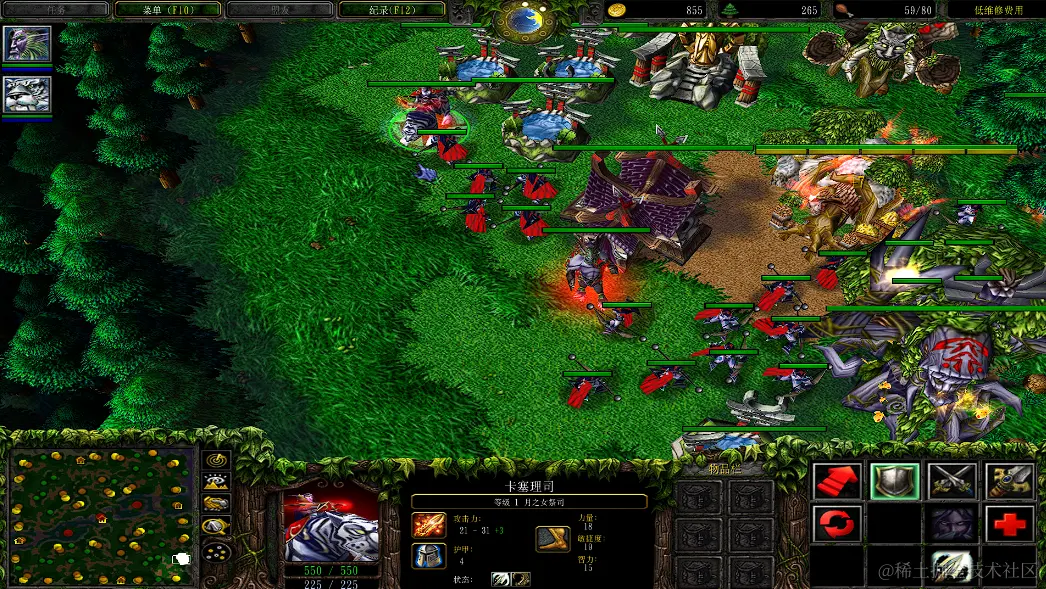The height and width of the screenshot is (589, 1046).
Task: Choose the Attack crossed-swords command
Action: point(952,482)
